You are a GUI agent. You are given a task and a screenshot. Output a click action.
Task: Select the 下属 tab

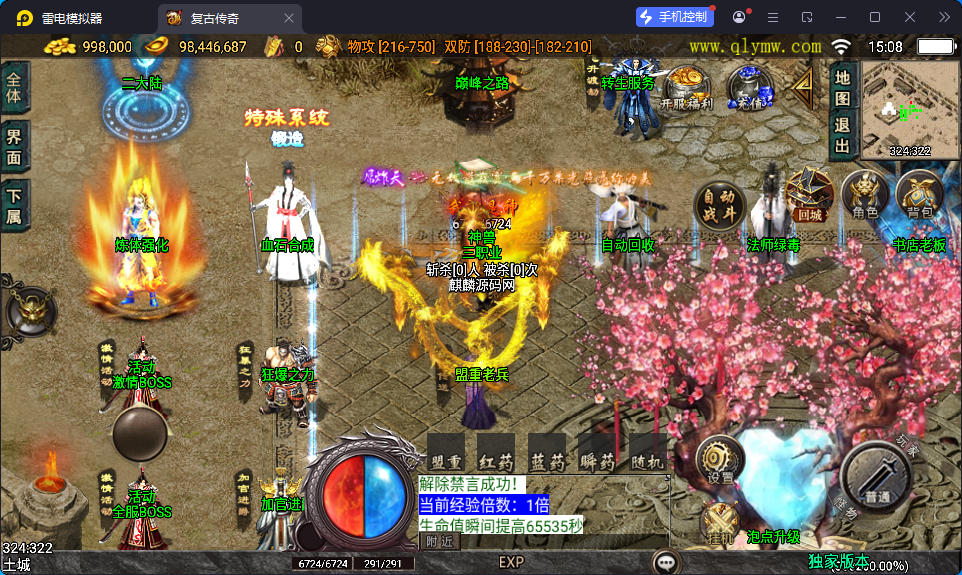(14, 206)
